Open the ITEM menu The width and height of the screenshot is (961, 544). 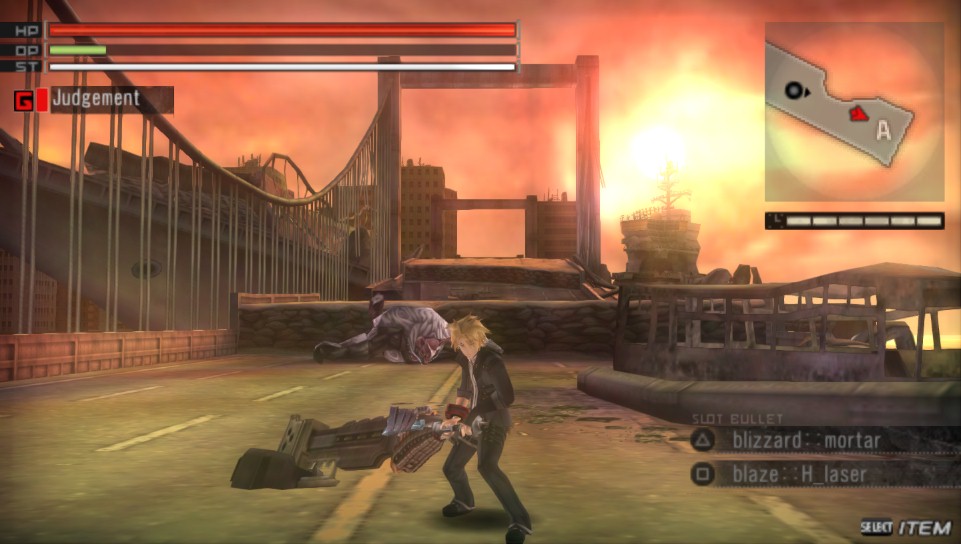click(x=922, y=527)
